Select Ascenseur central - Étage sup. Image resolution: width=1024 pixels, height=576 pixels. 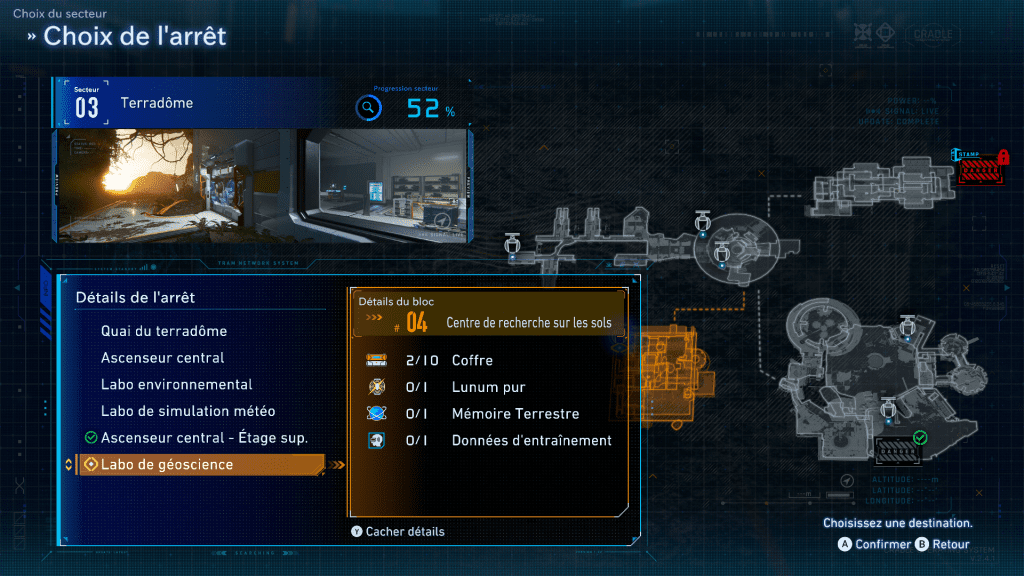coord(204,438)
